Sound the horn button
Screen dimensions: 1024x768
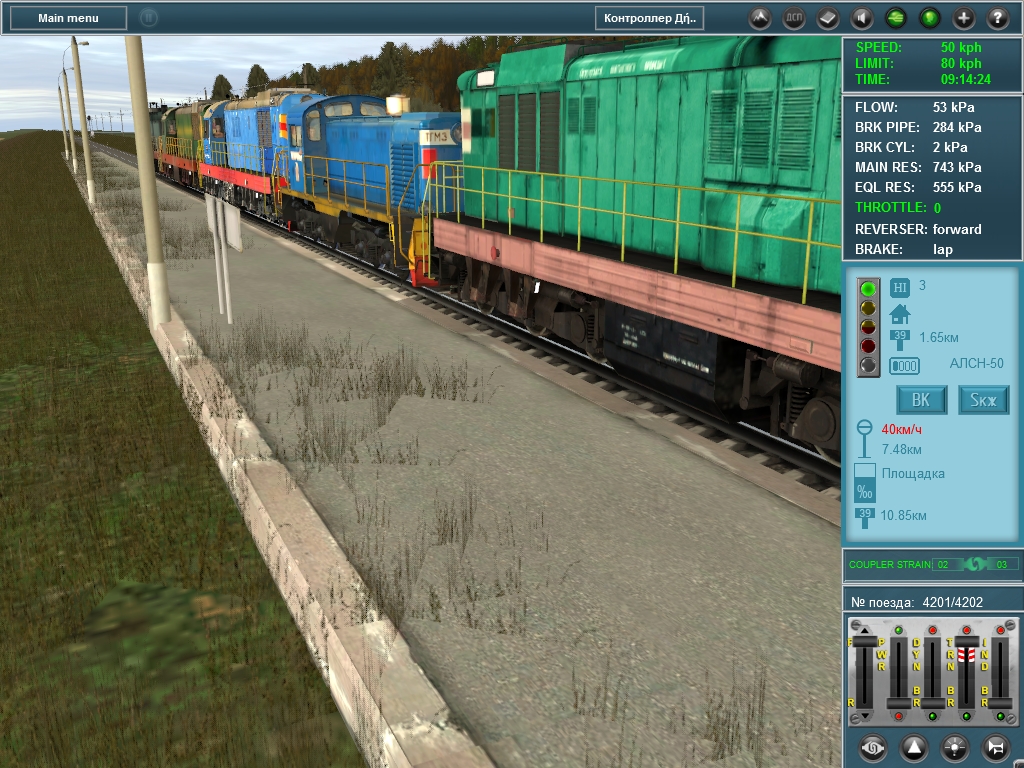996,747
